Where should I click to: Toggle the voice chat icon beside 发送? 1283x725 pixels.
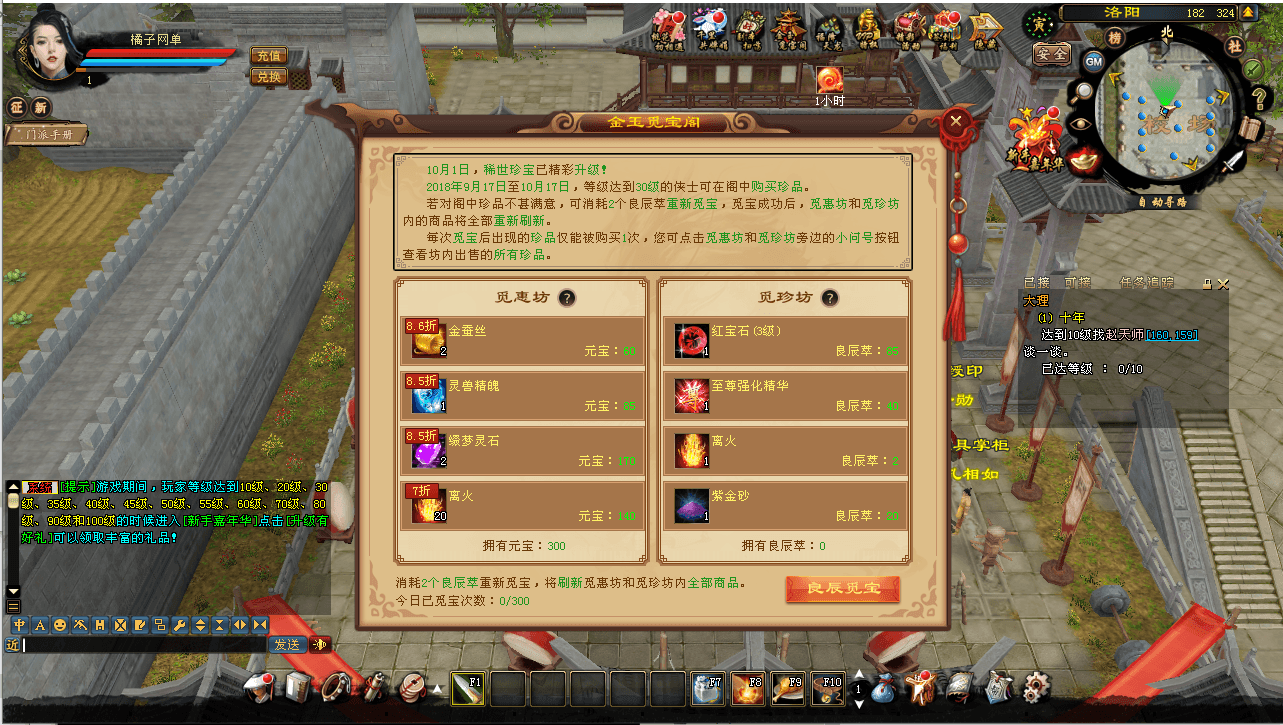[320, 644]
